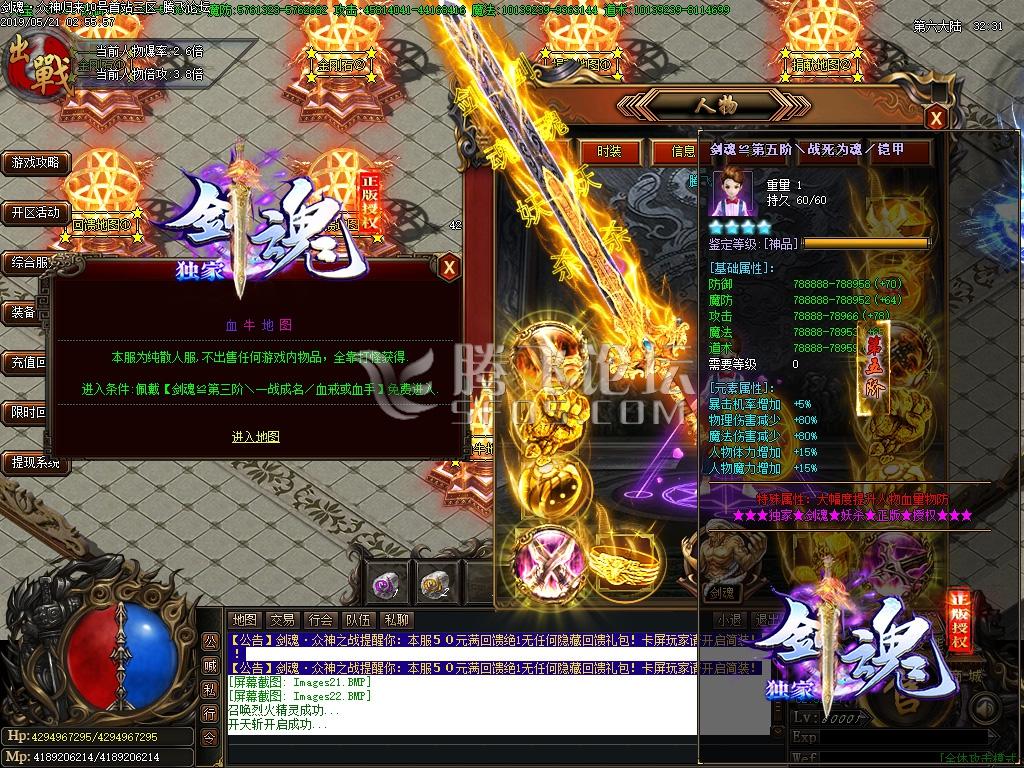Switch to the 信息 info tab
This screenshot has height=768, width=1024.
683,152
